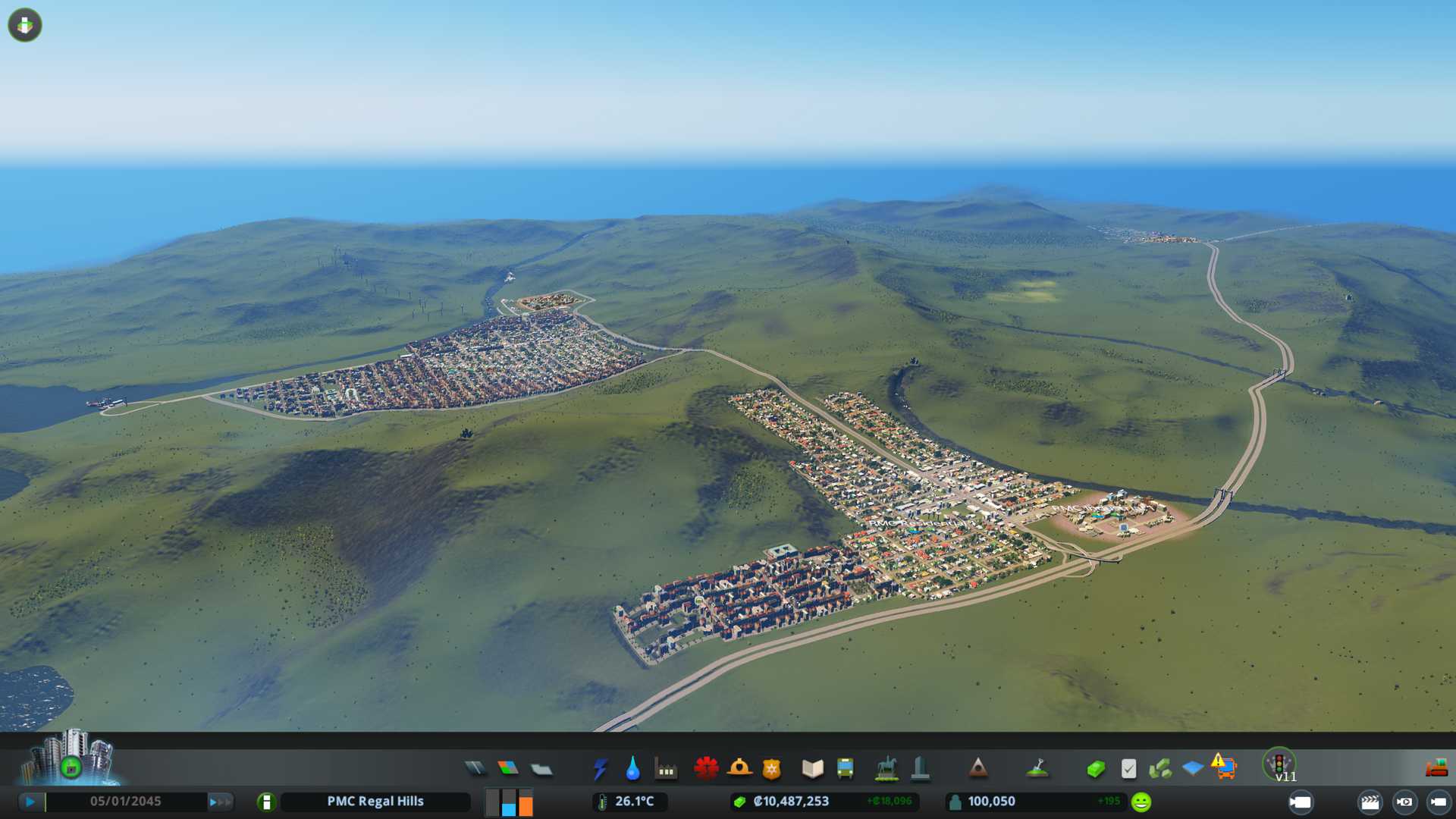Open the Policies checkmark panel
Viewport: 1456px width, 819px height.
pyautogui.click(x=1128, y=770)
